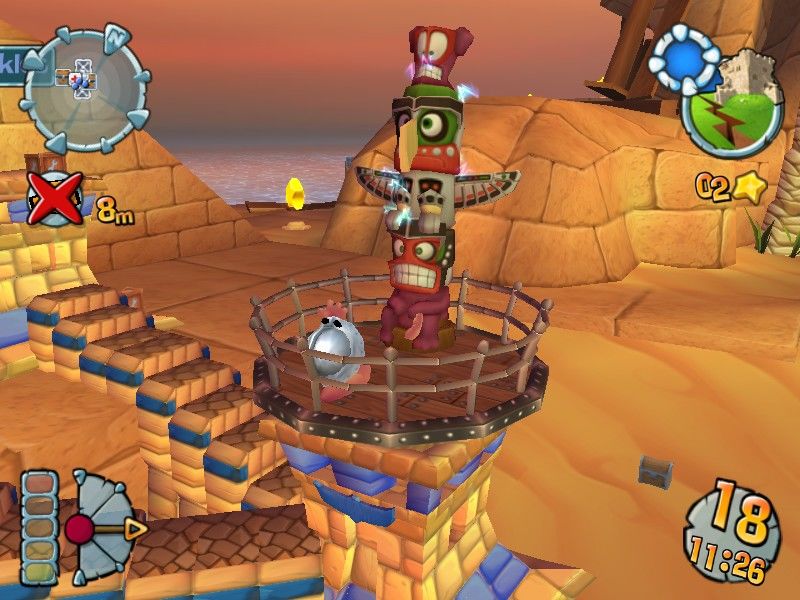The width and height of the screenshot is (800, 600).
Task: Select the red crossed-out weapon icon
Action: (x=55, y=198)
